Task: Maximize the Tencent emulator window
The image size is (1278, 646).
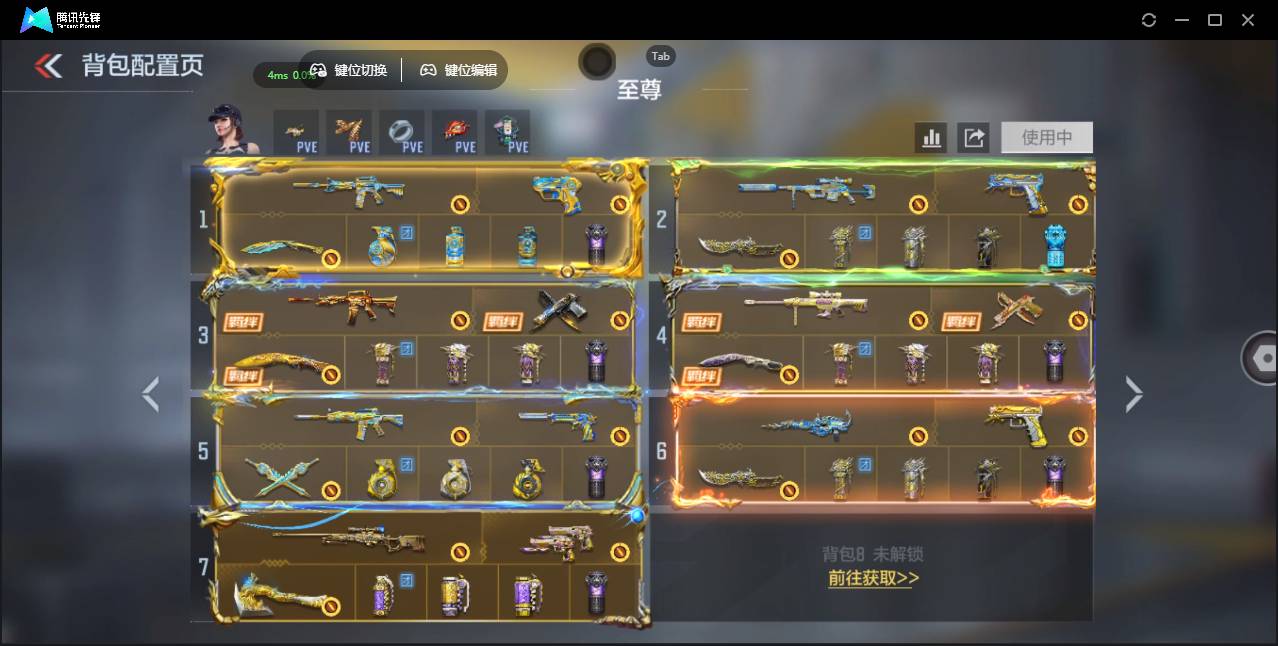Action: click(1214, 20)
